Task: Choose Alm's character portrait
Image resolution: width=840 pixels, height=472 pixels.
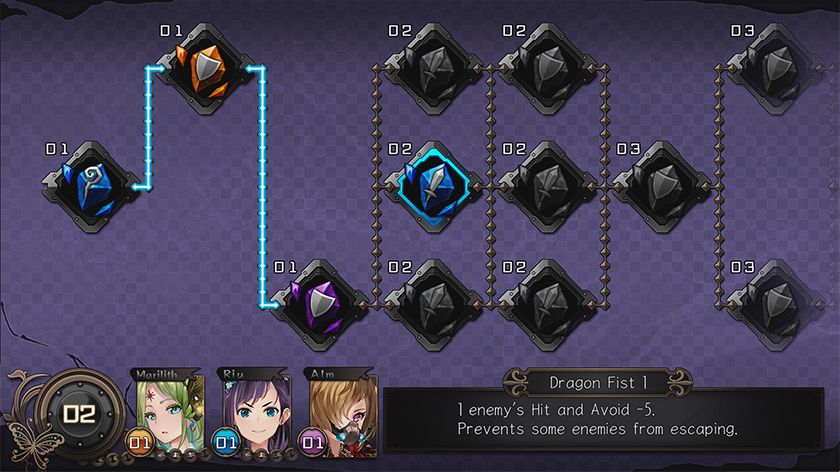Action: pos(339,410)
